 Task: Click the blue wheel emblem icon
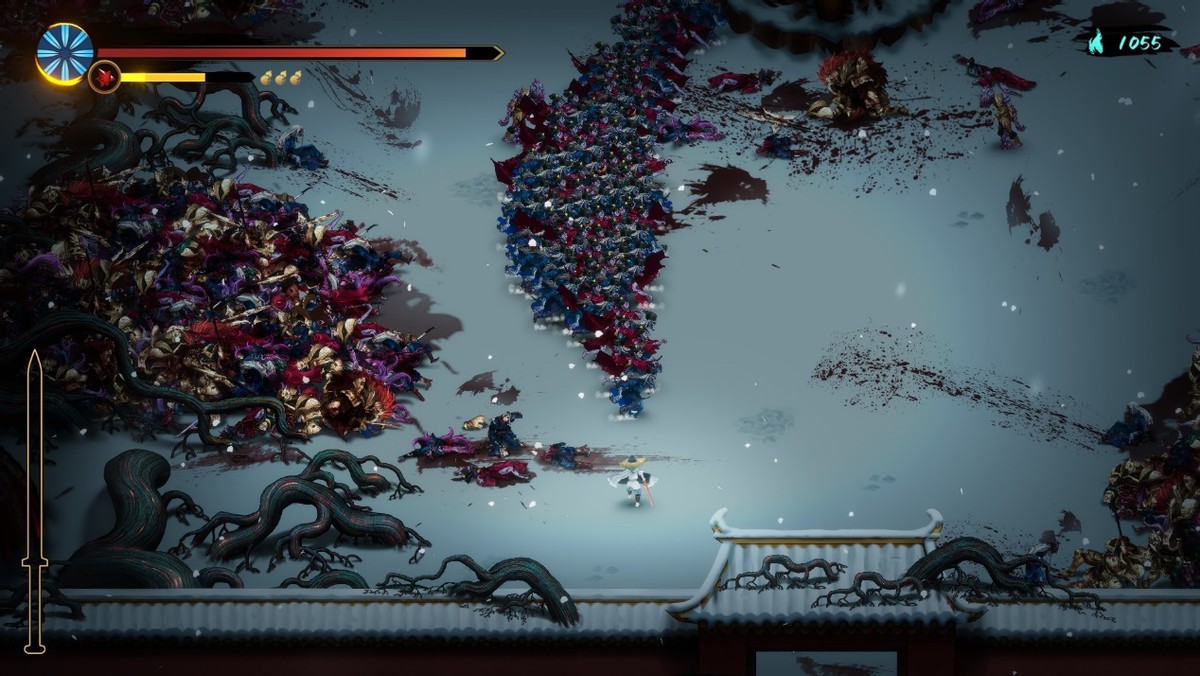[x=65, y=52]
